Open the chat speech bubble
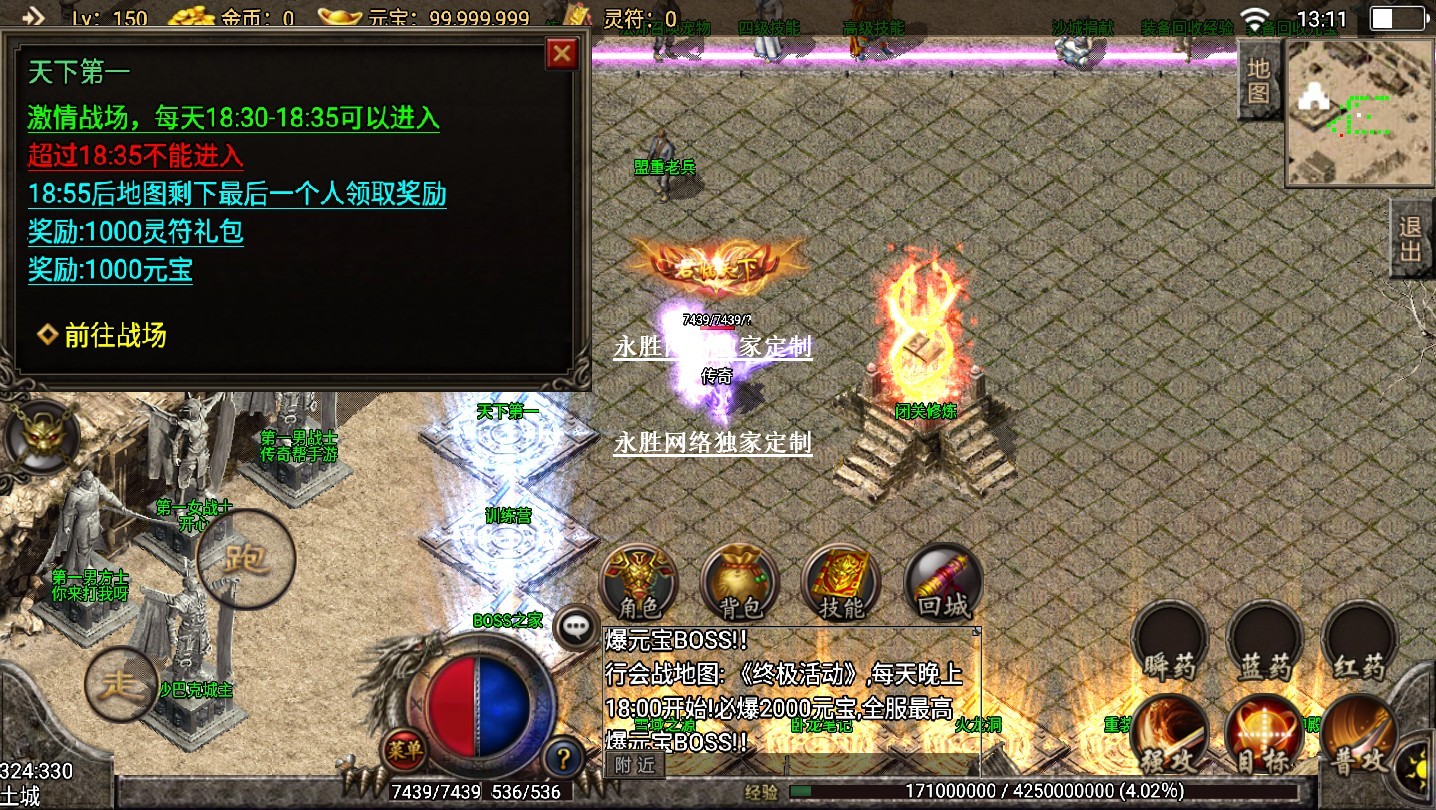The height and width of the screenshot is (810, 1436). [x=575, y=628]
